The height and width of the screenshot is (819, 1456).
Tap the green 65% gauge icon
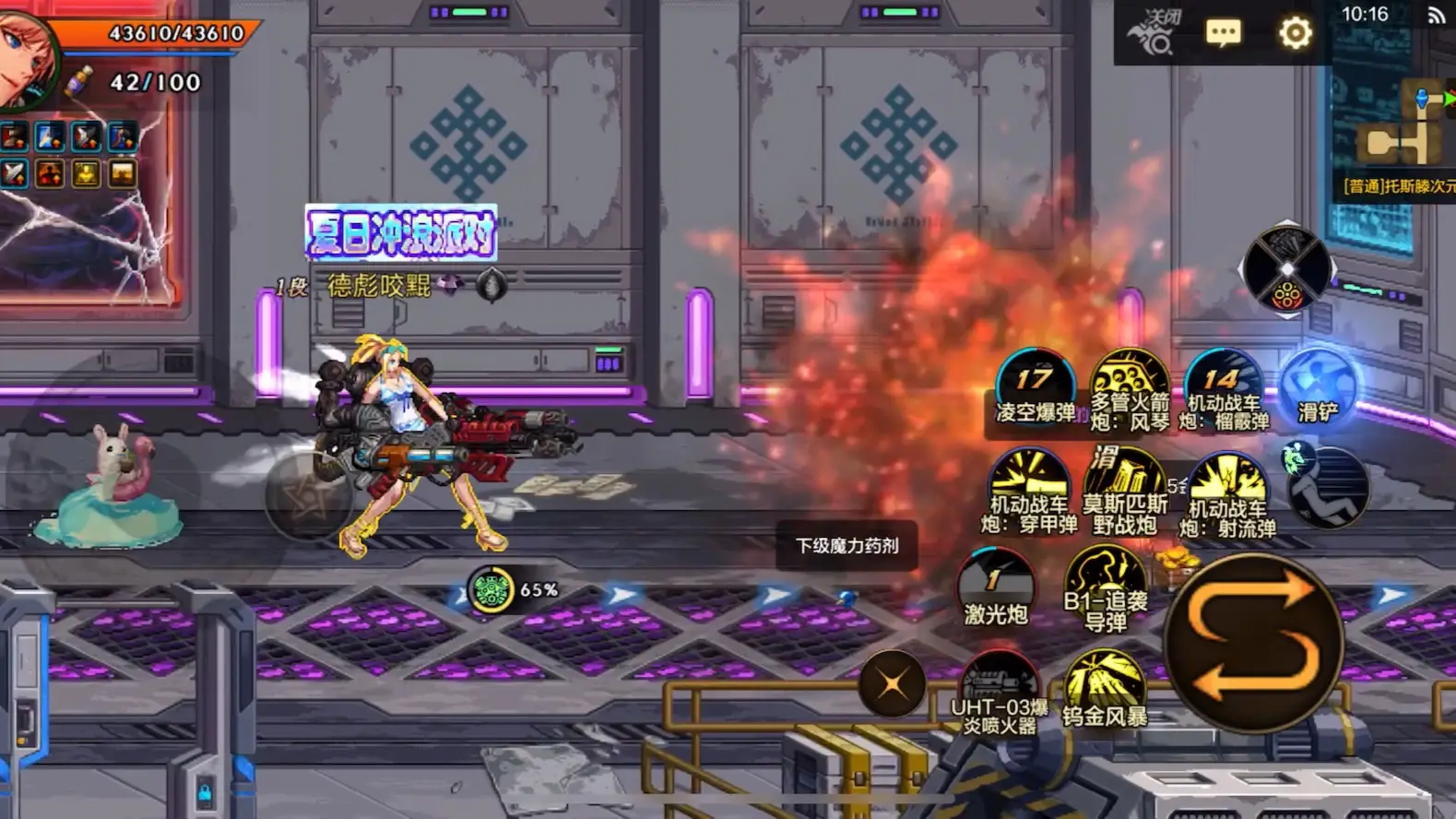tap(491, 589)
